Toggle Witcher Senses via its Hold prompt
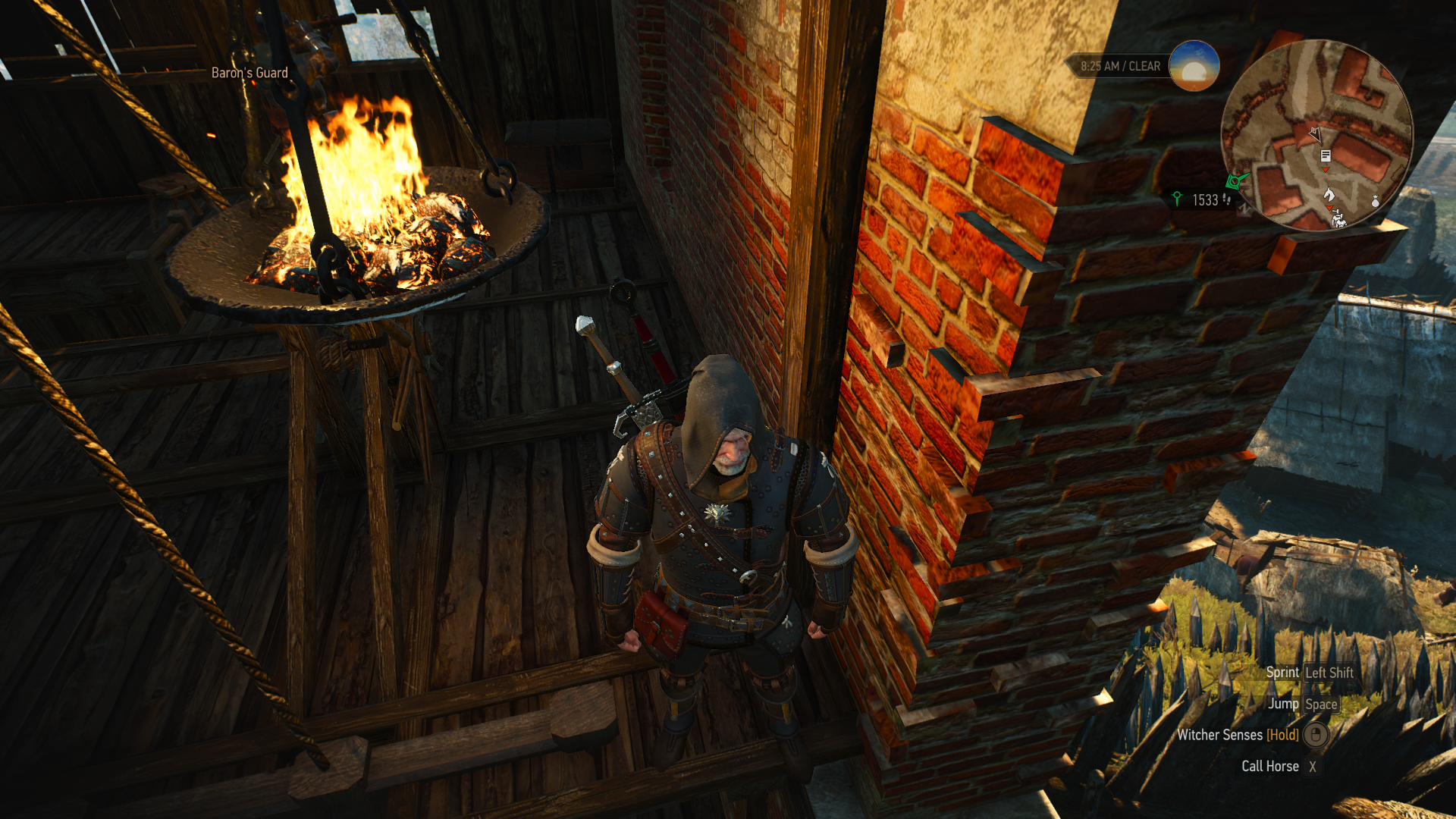This screenshot has width=1456, height=819. coord(1282,735)
